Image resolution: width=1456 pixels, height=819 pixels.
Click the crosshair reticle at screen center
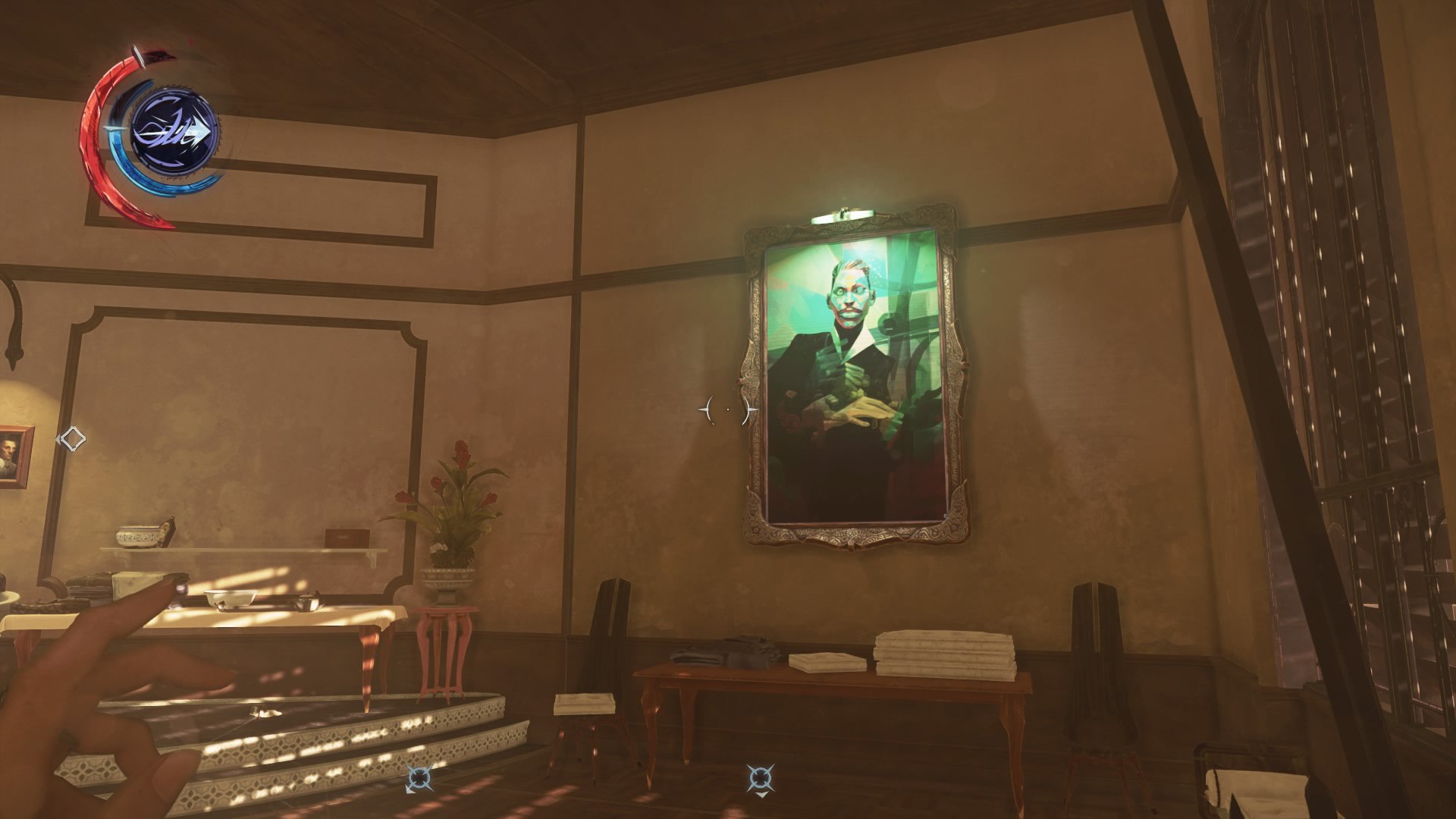click(726, 409)
